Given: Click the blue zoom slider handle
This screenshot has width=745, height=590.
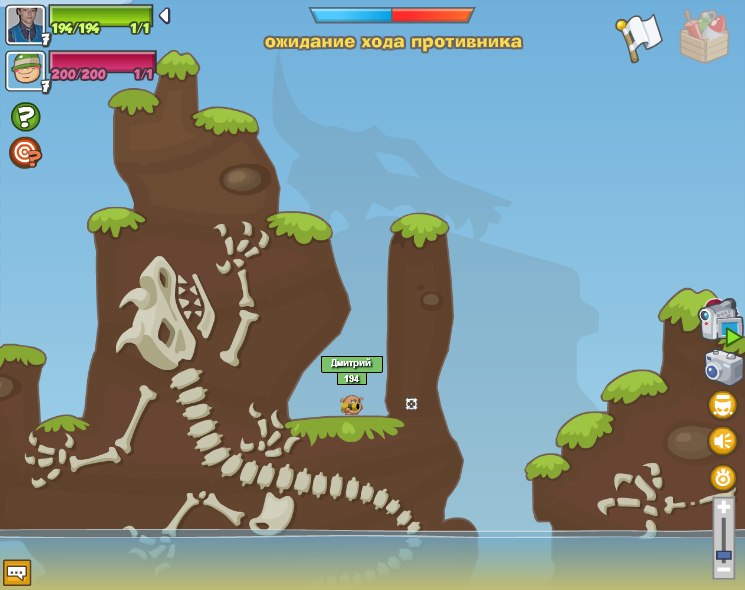Looking at the screenshot, I should [x=723, y=554].
